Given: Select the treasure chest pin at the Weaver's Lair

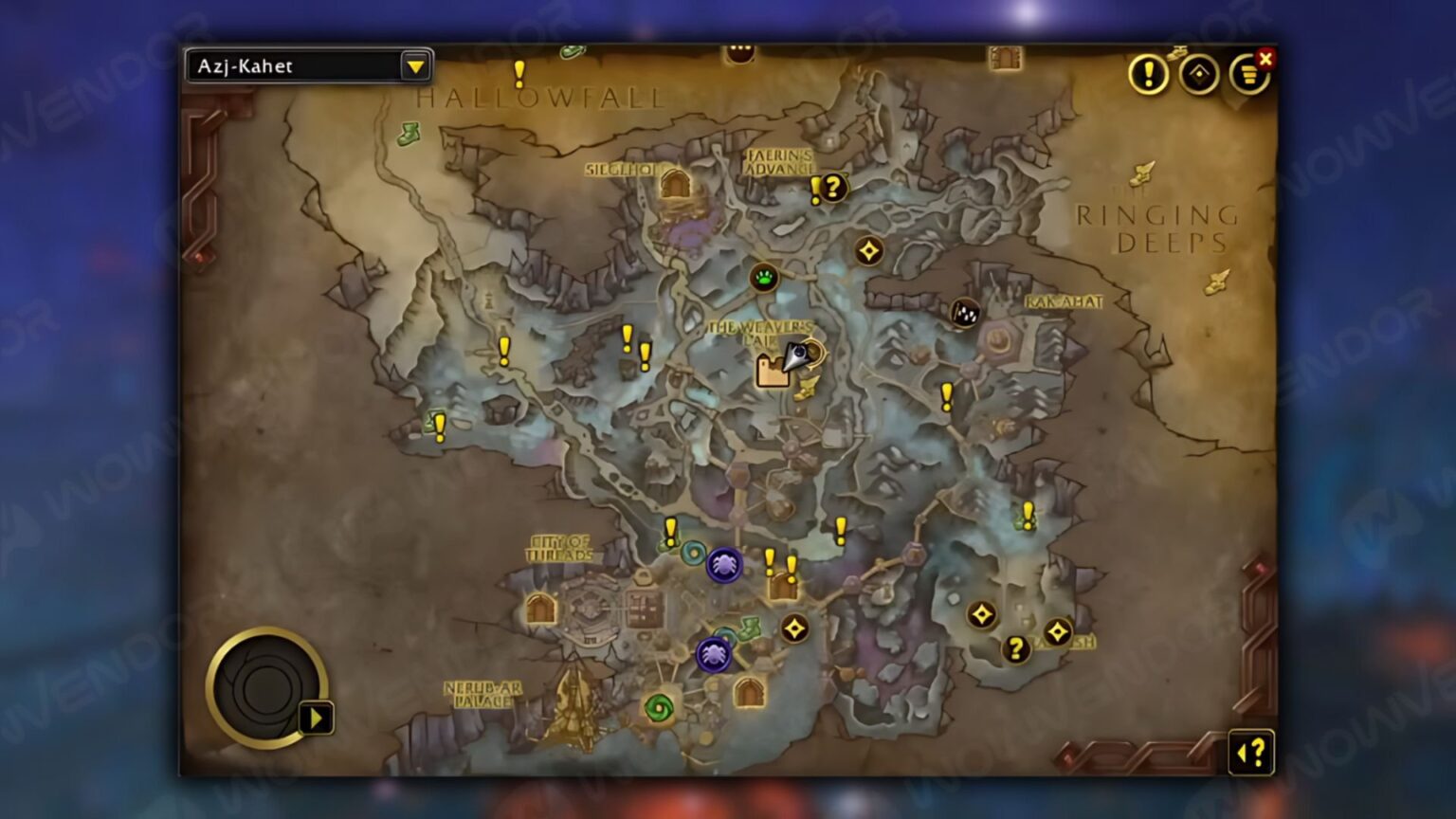Looking at the screenshot, I should click(771, 372).
